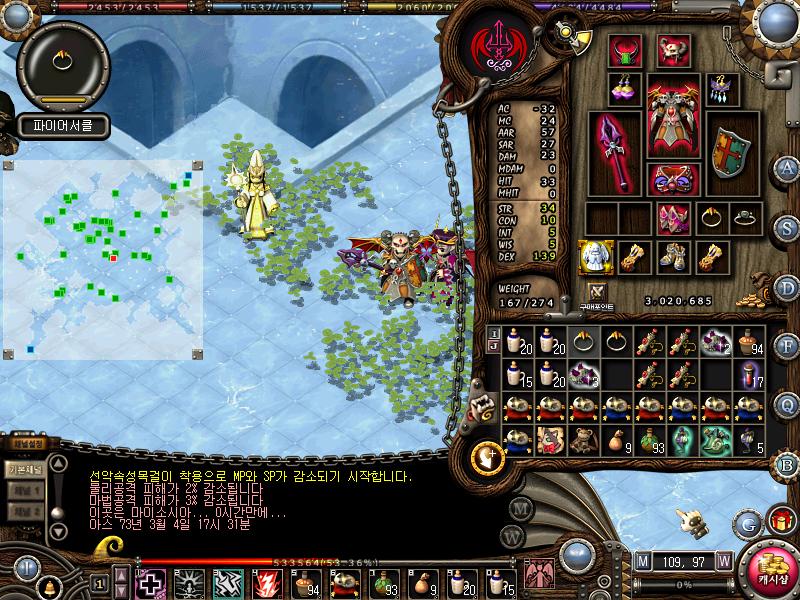
Task: Click the round A side button
Action: tap(787, 168)
